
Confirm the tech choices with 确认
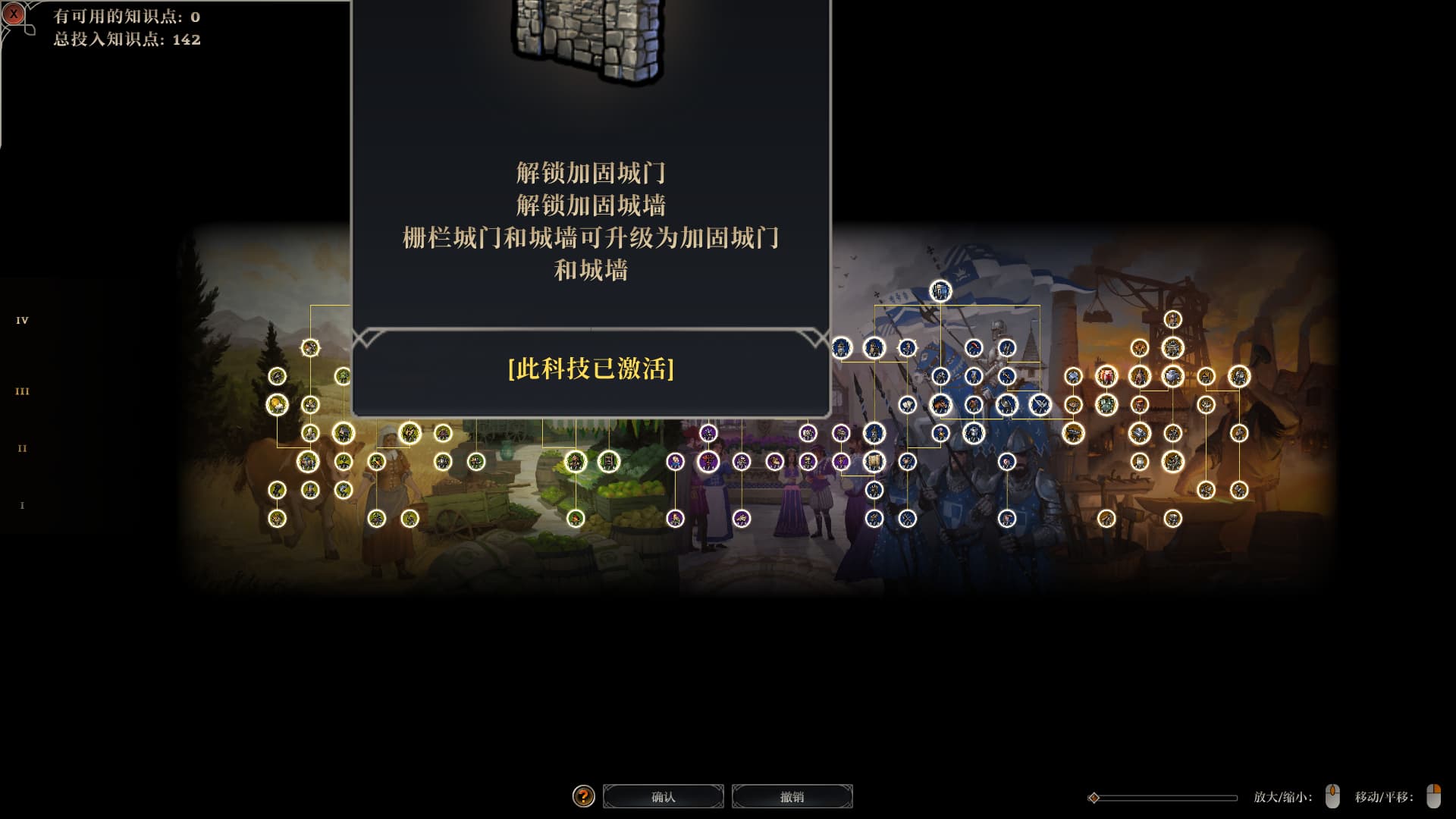tap(664, 796)
